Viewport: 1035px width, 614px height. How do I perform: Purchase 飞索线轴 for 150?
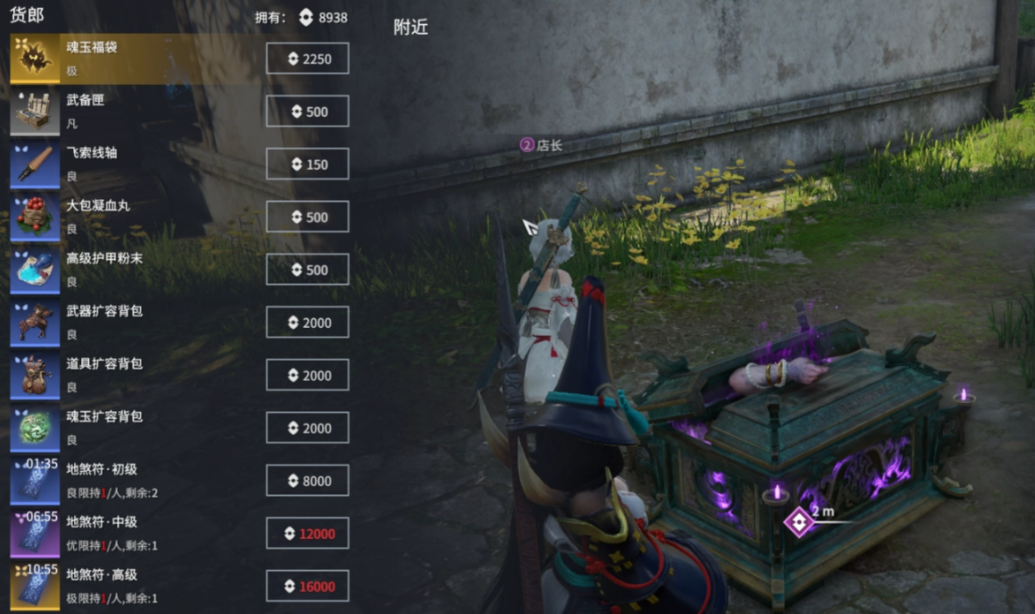tap(307, 164)
